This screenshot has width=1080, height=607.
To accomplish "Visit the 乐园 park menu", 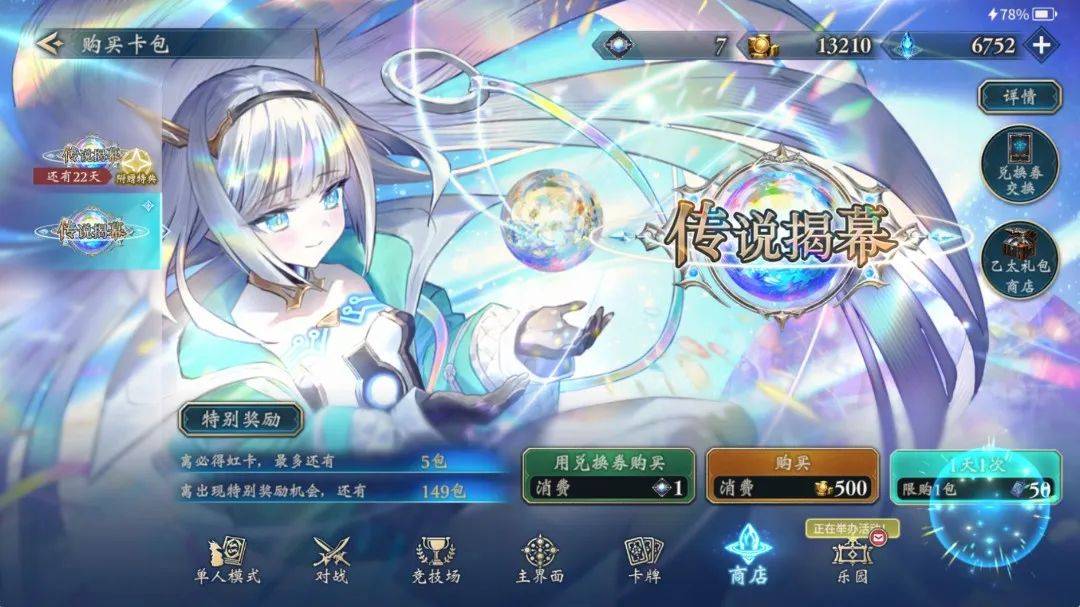I will 851,559.
